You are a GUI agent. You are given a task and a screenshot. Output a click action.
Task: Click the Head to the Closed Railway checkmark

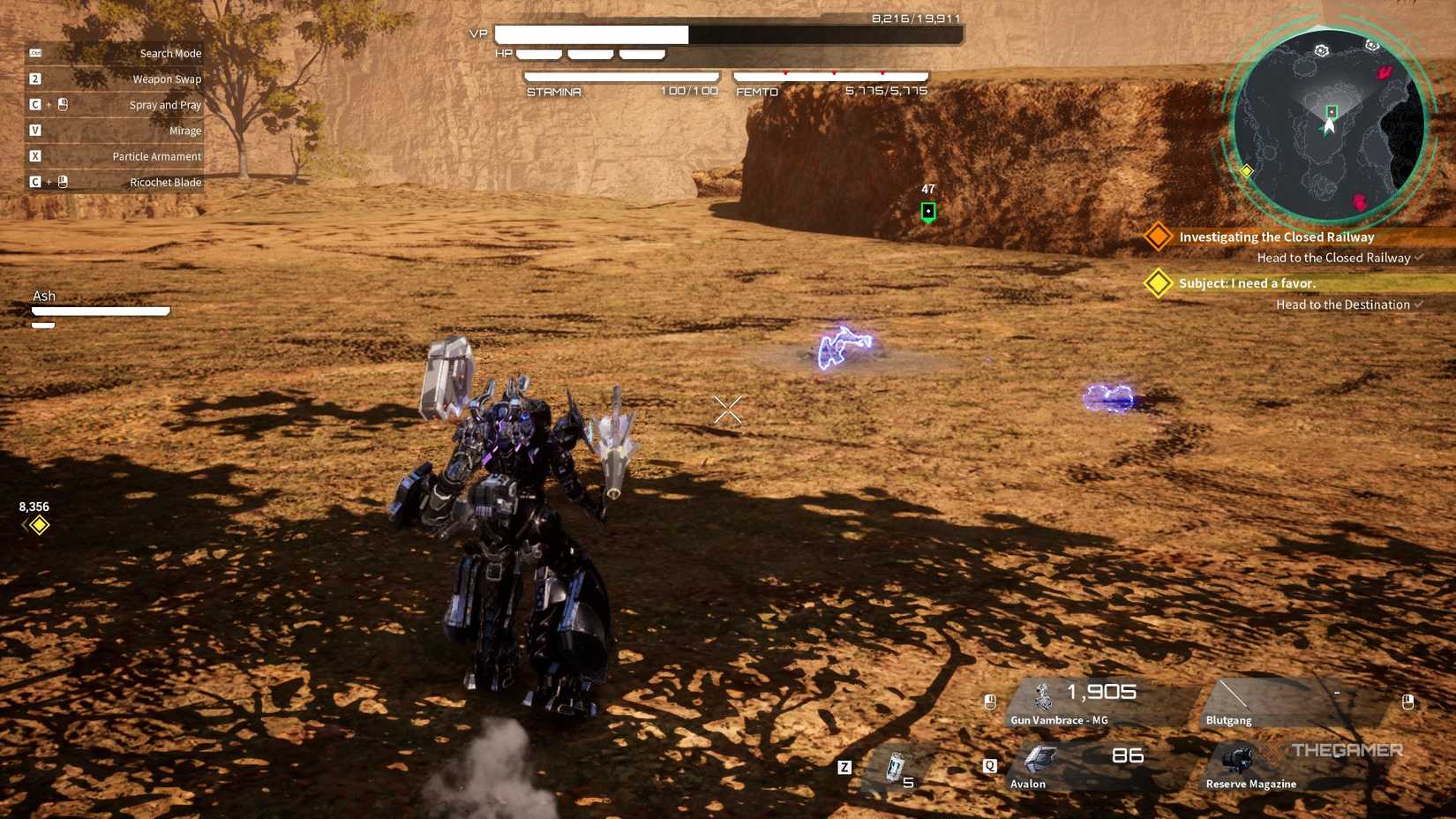click(1418, 258)
